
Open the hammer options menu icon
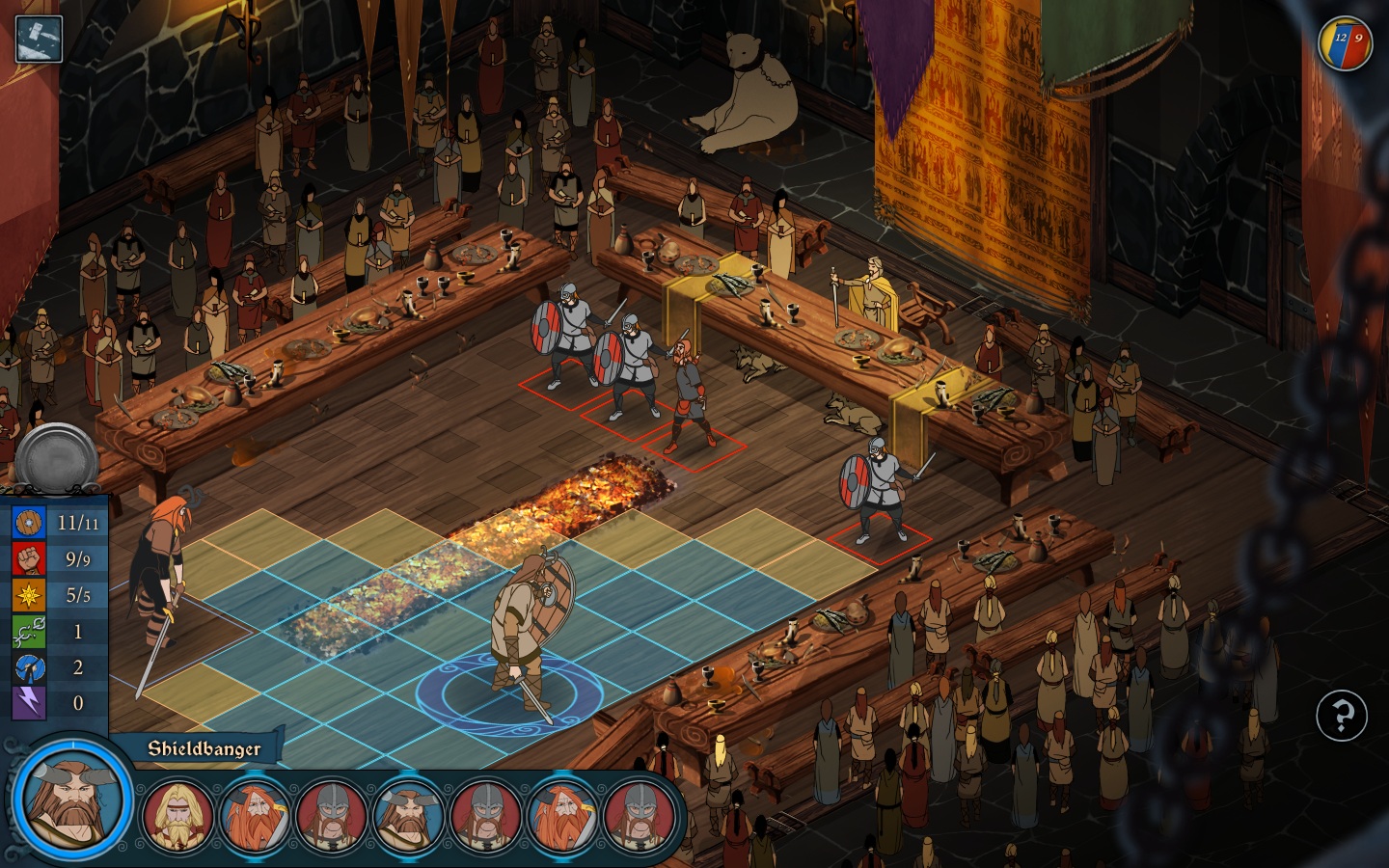click(39, 39)
